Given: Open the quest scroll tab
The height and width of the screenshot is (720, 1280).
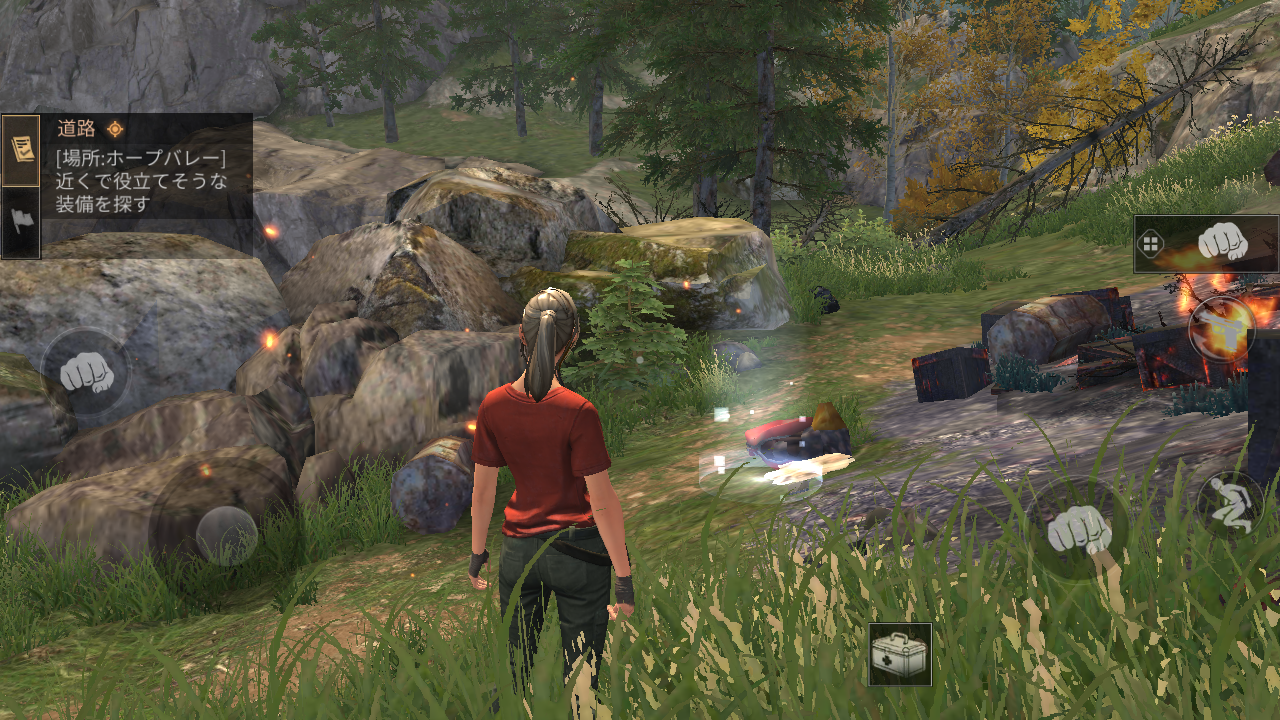Looking at the screenshot, I should (x=20, y=150).
